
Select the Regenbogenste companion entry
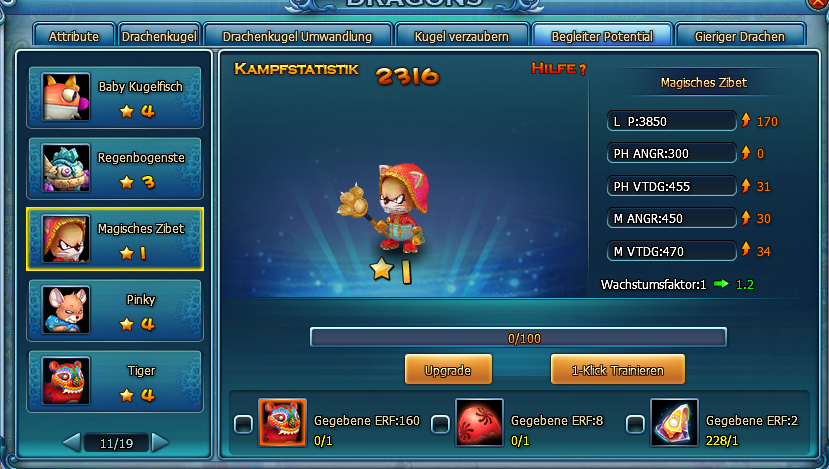pos(116,169)
